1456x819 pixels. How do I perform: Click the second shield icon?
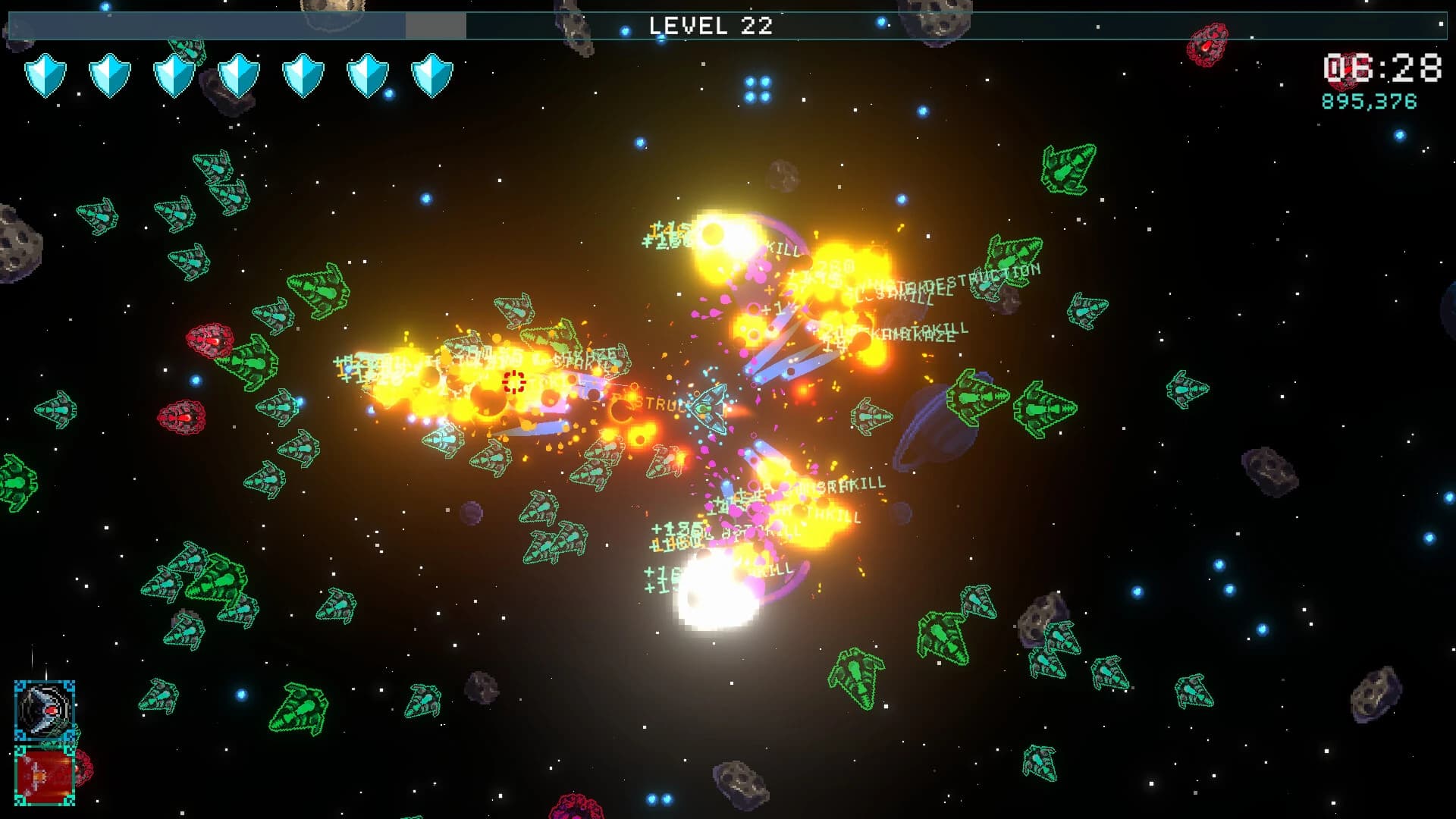click(x=110, y=76)
